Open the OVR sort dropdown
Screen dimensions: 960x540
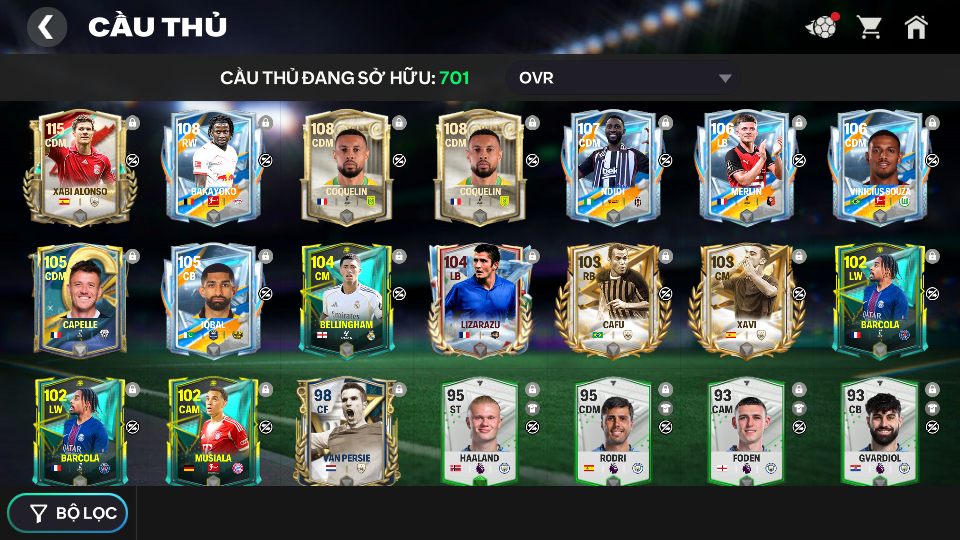coord(625,78)
